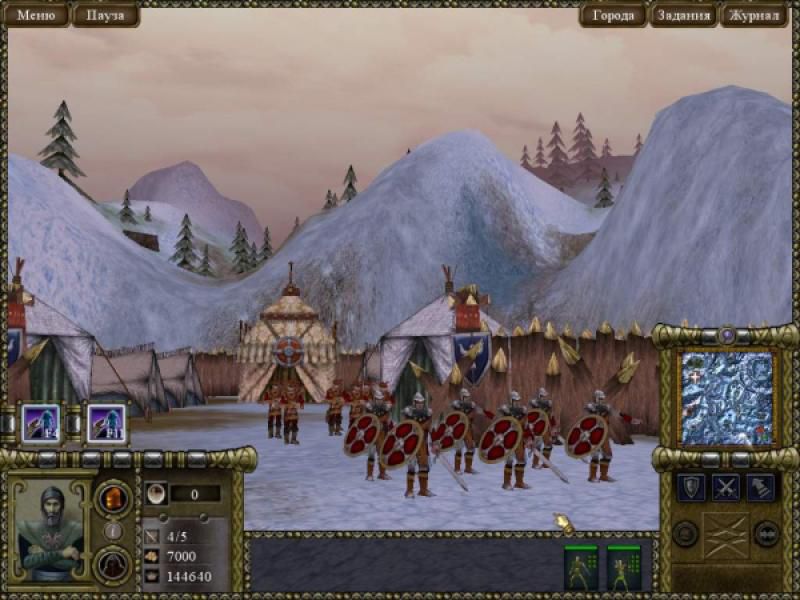Click the round button right of formation panel
800x600 pixels.
(766, 533)
